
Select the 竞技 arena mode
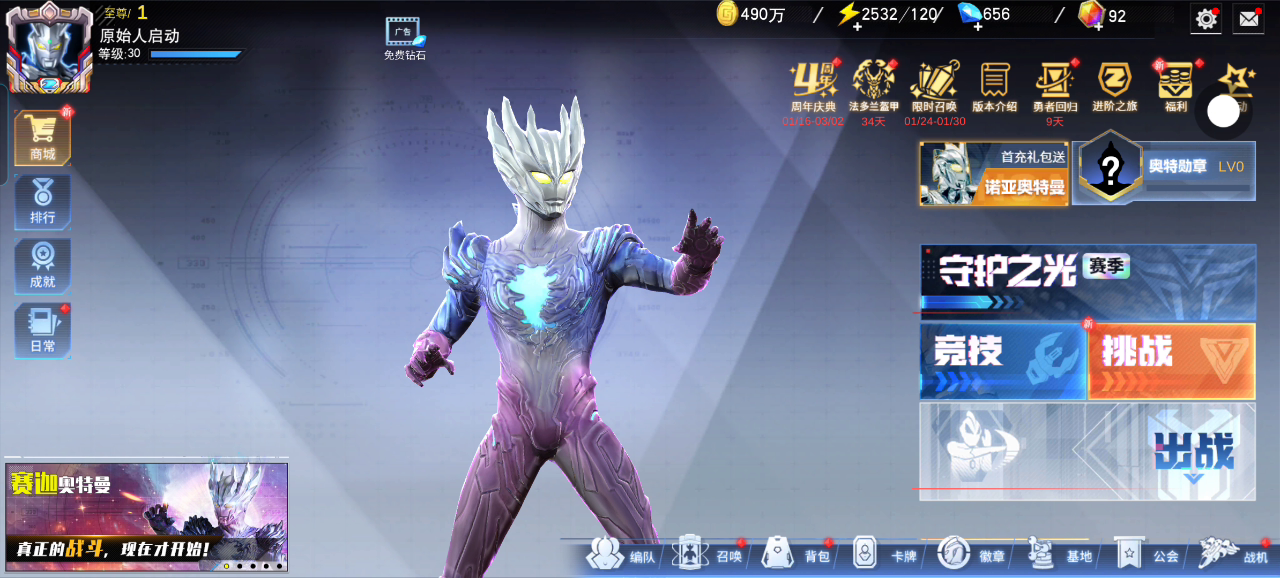coord(1002,360)
